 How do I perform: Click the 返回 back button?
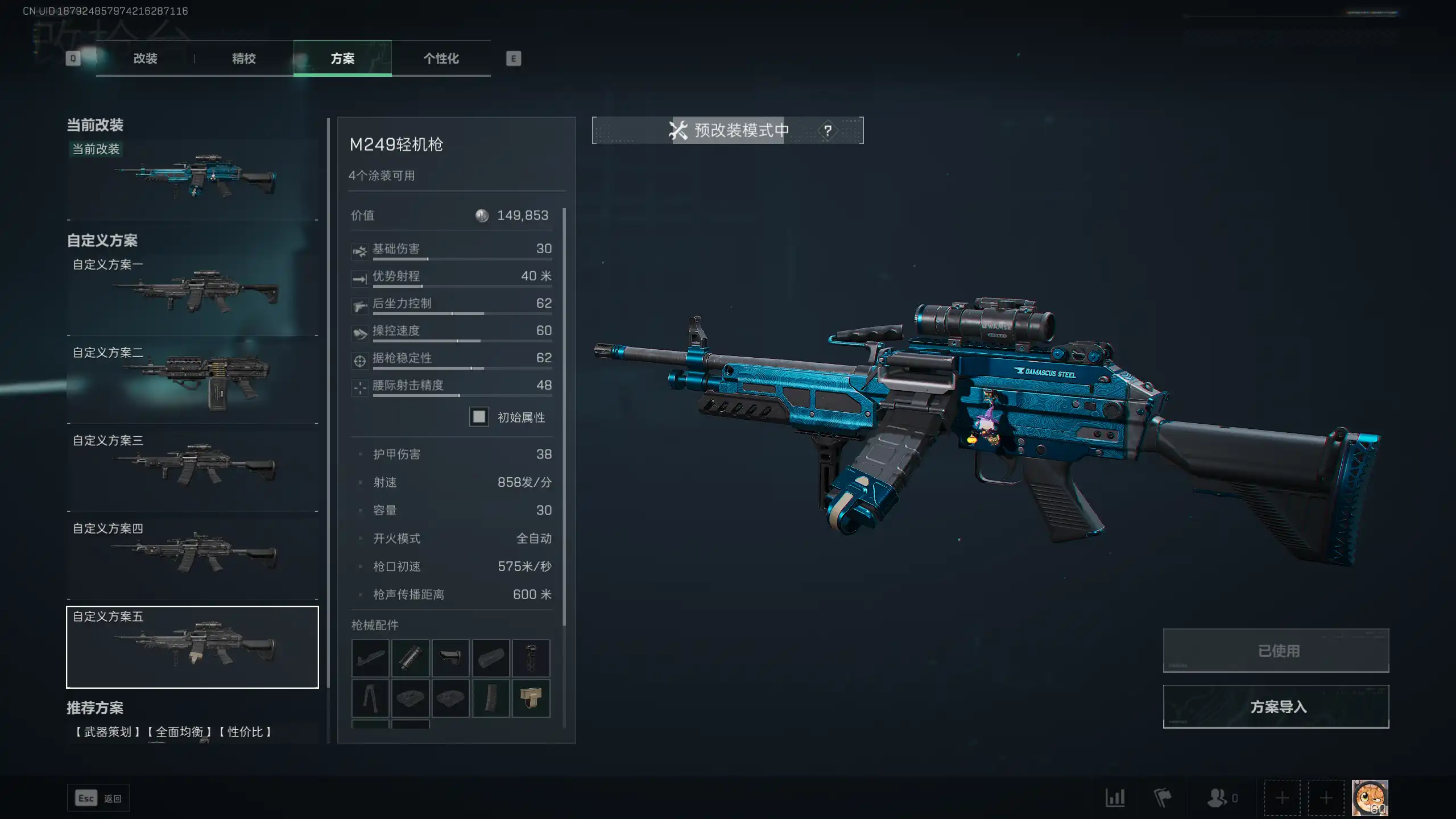click(x=98, y=798)
